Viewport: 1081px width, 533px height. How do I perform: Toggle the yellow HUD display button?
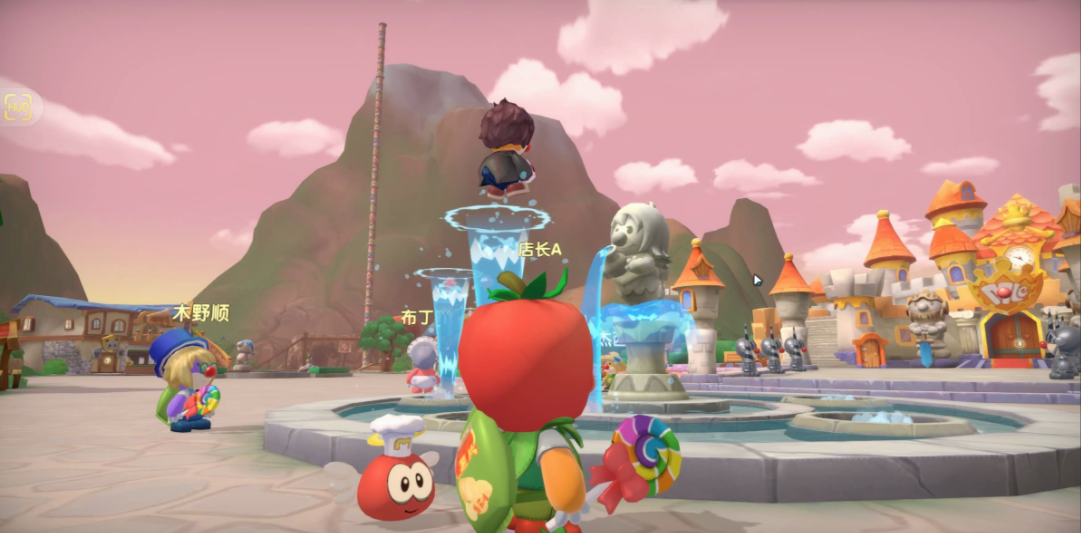tap(18, 108)
